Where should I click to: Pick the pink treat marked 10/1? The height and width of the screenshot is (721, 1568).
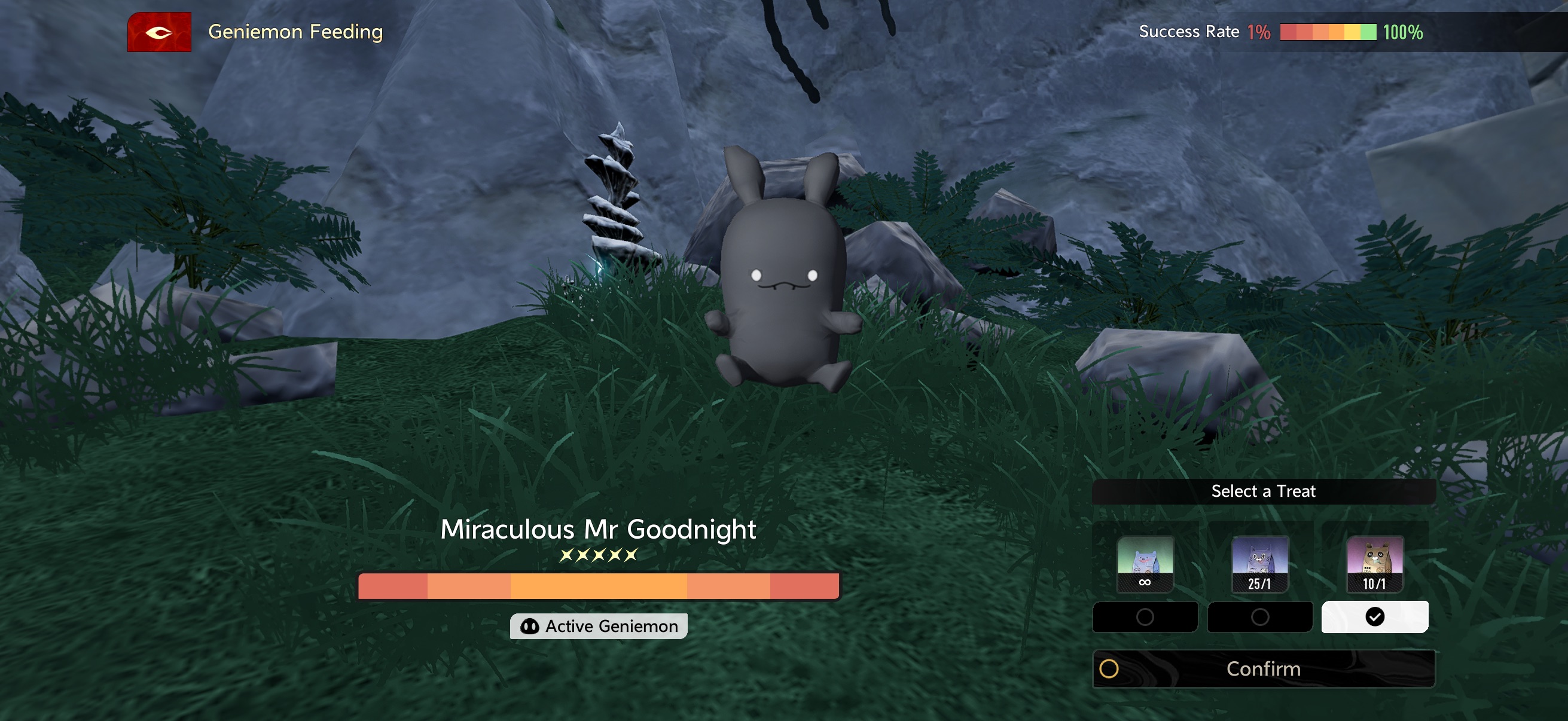coord(1374,563)
